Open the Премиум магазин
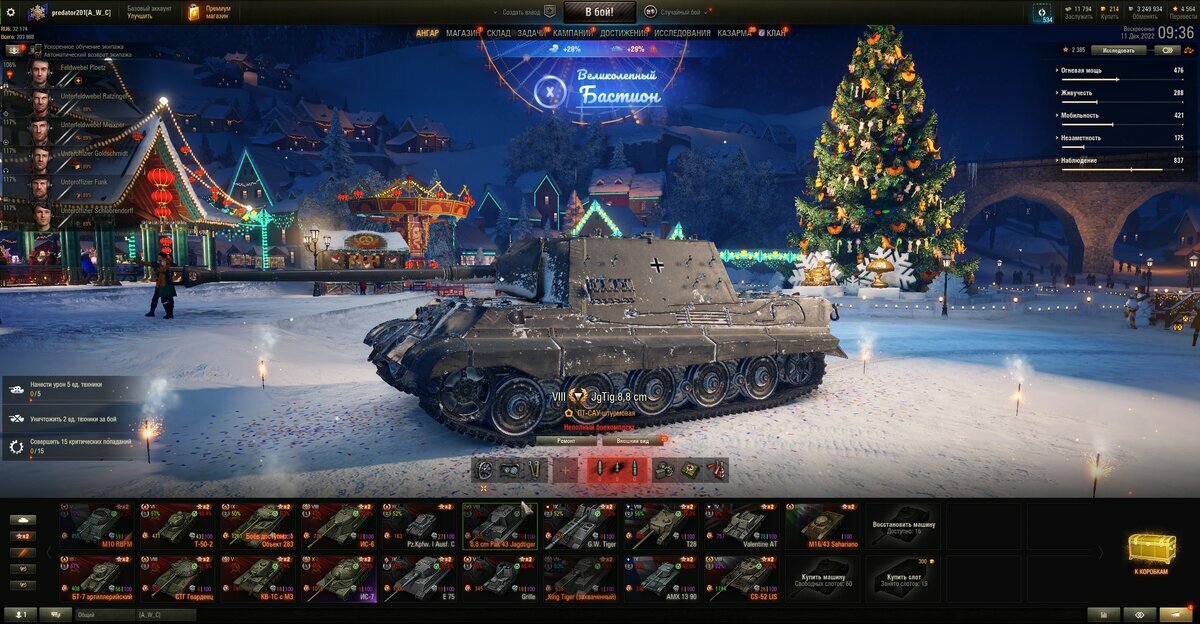The width and height of the screenshot is (1200, 624). click(208, 12)
